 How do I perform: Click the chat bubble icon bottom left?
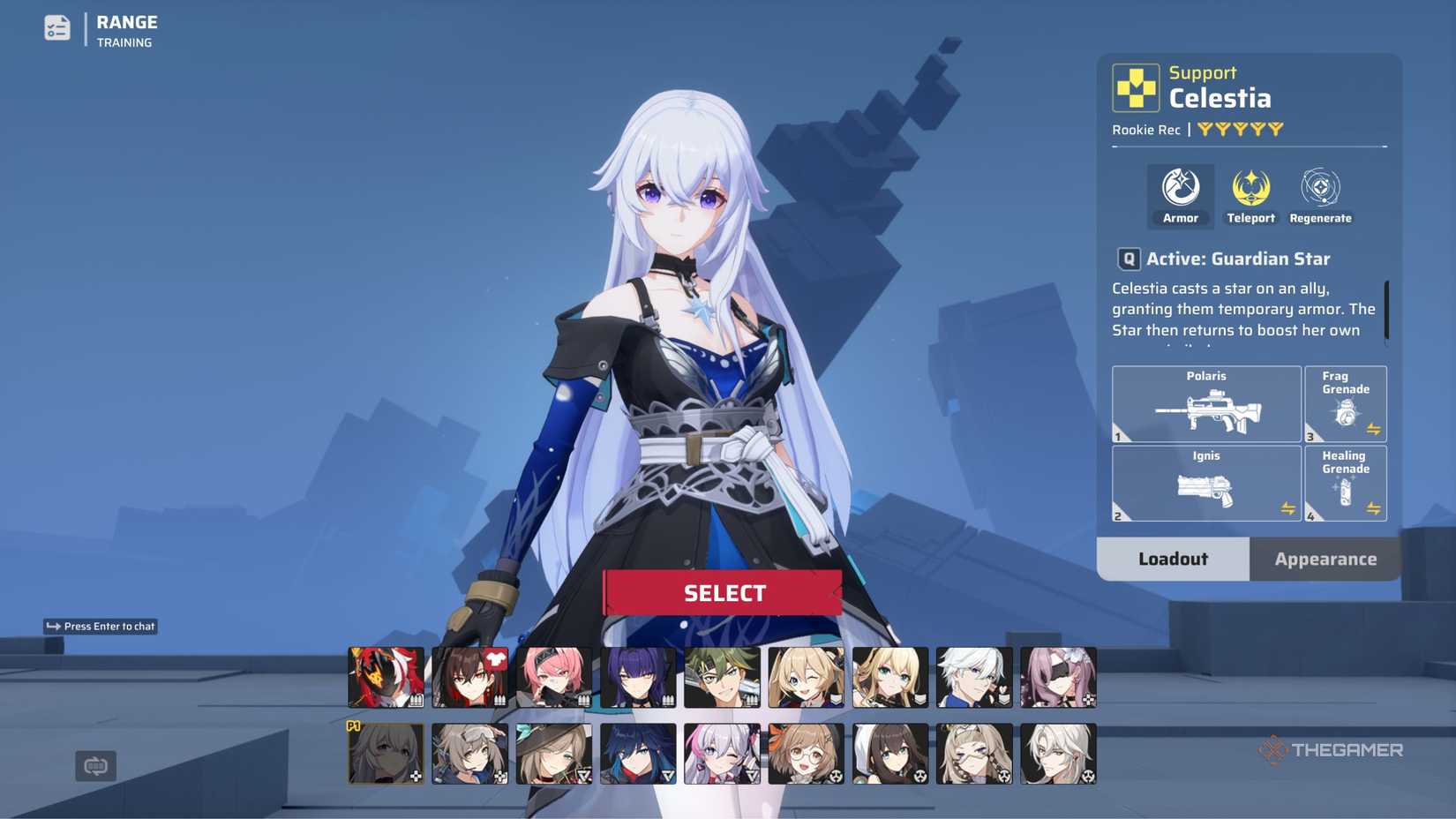click(x=94, y=766)
